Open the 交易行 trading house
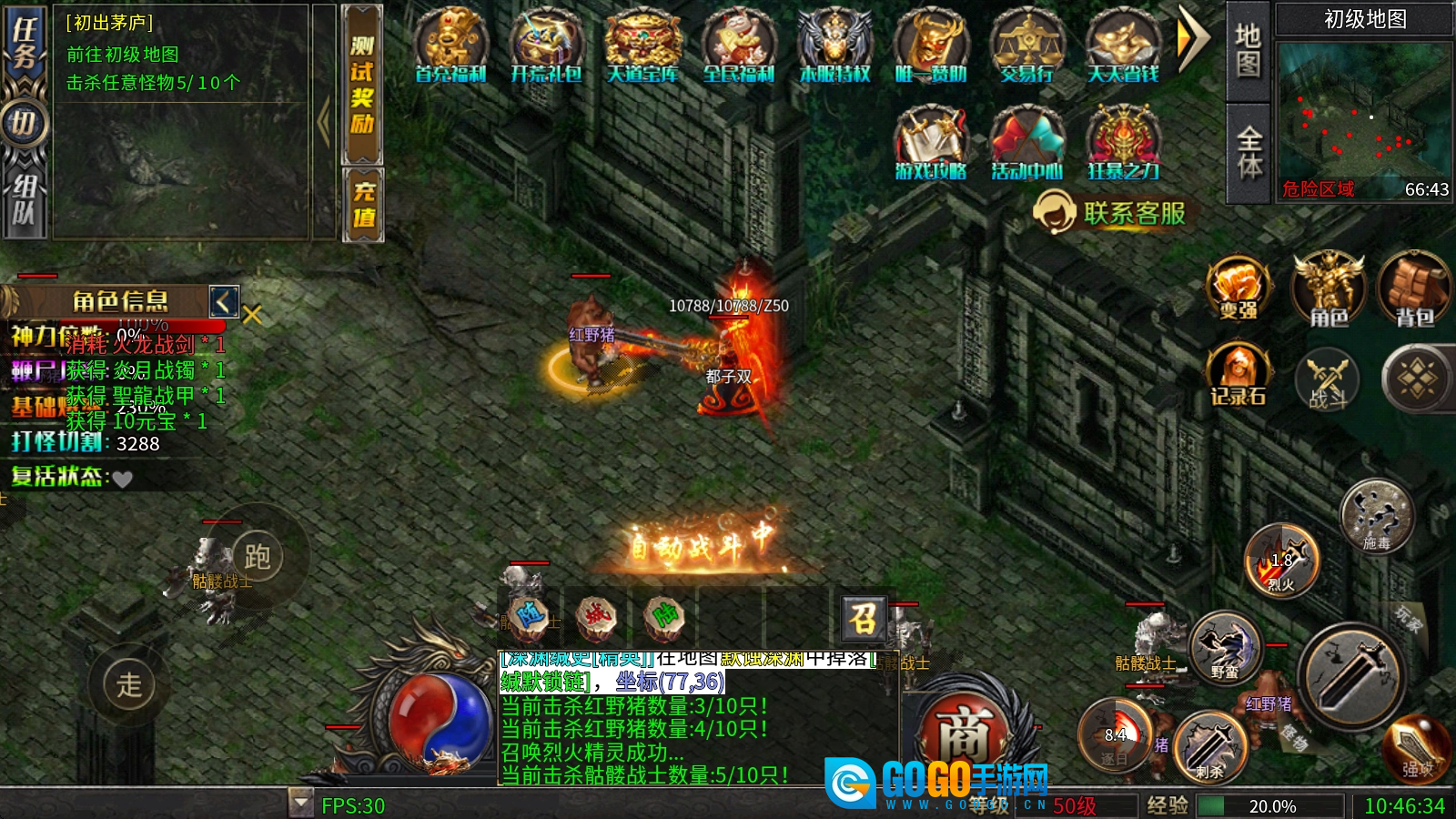The height and width of the screenshot is (819, 1456). 1026,45
